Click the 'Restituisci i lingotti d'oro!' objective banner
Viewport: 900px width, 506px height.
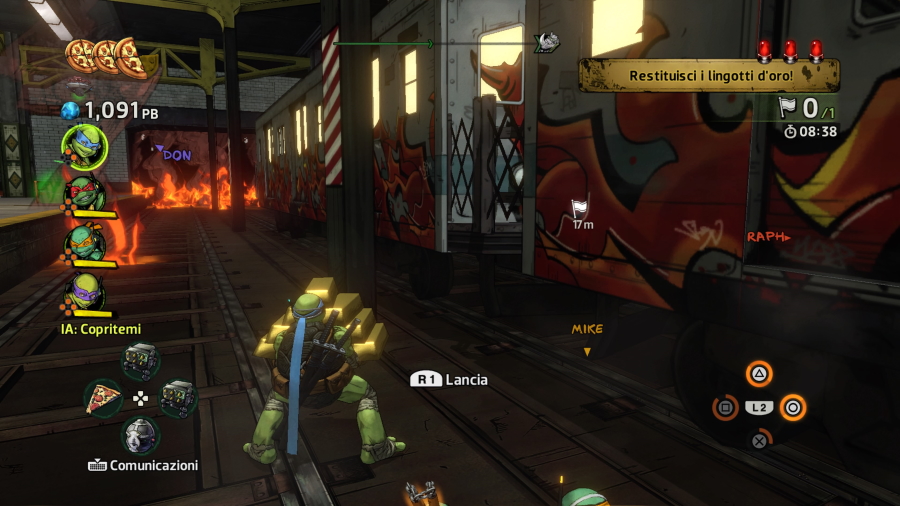[709, 75]
